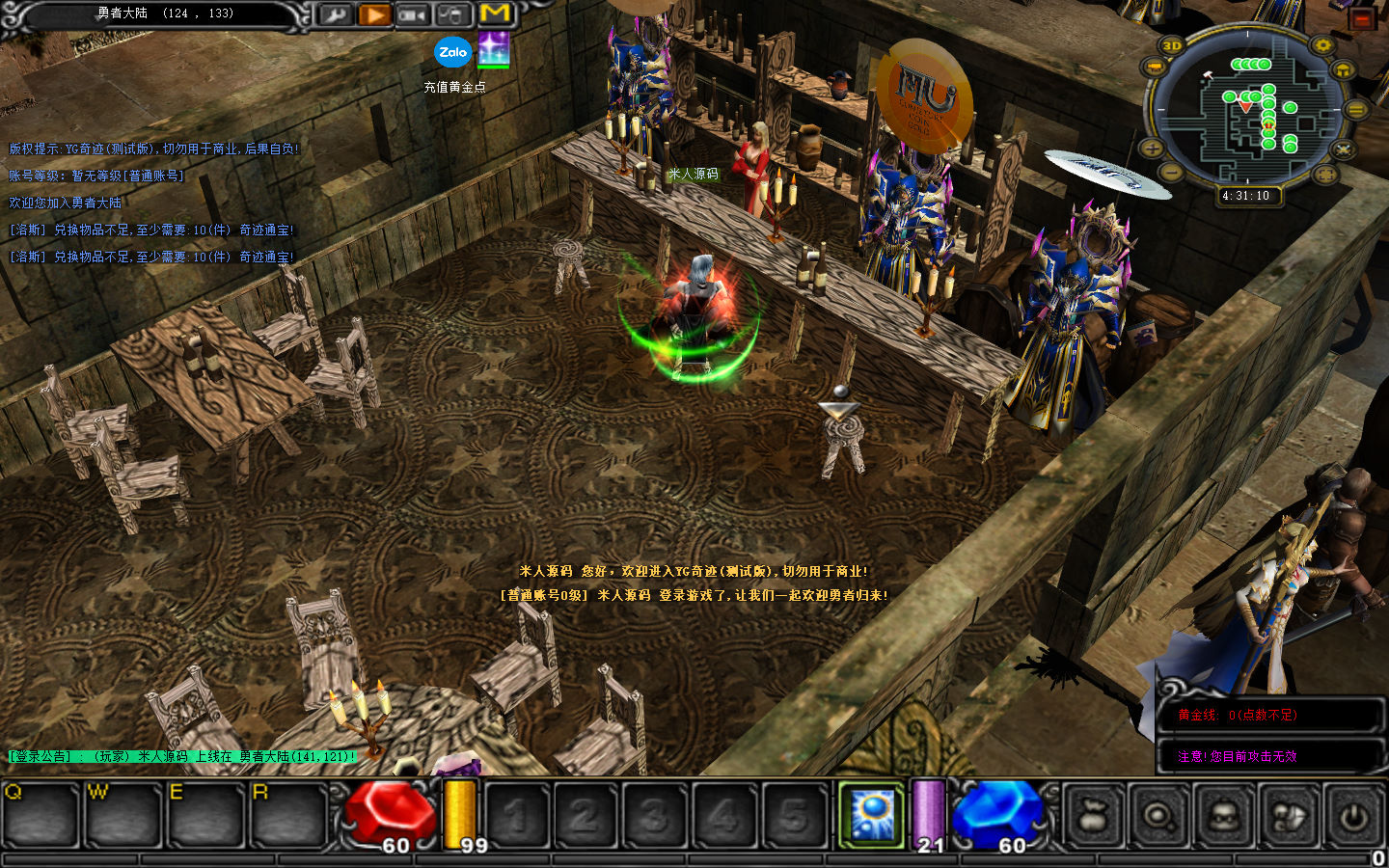
Task: Select the purple sparkle buff icon
Action: pyautogui.click(x=494, y=49)
